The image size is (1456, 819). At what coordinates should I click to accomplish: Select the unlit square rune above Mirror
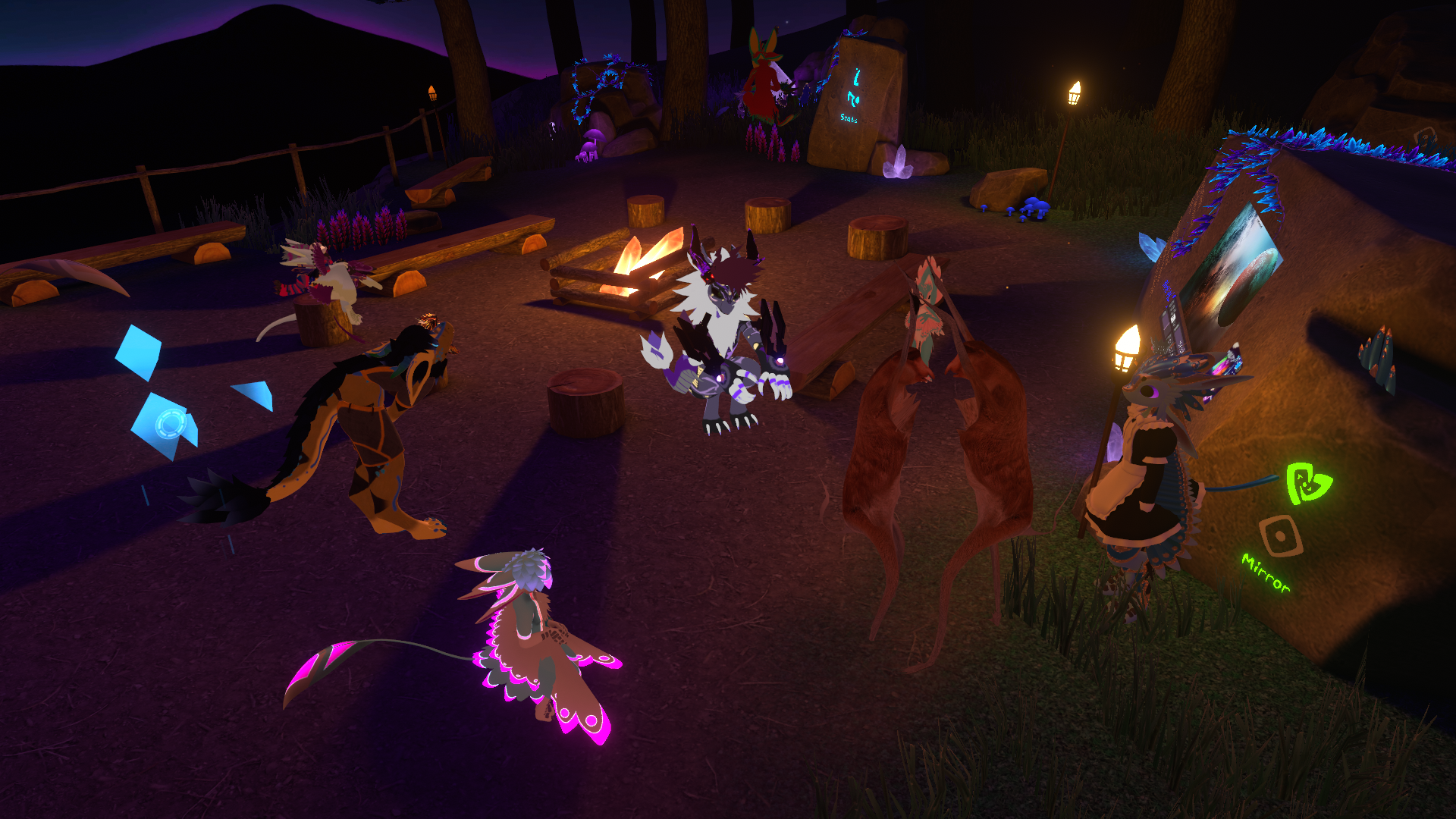pos(1281,536)
